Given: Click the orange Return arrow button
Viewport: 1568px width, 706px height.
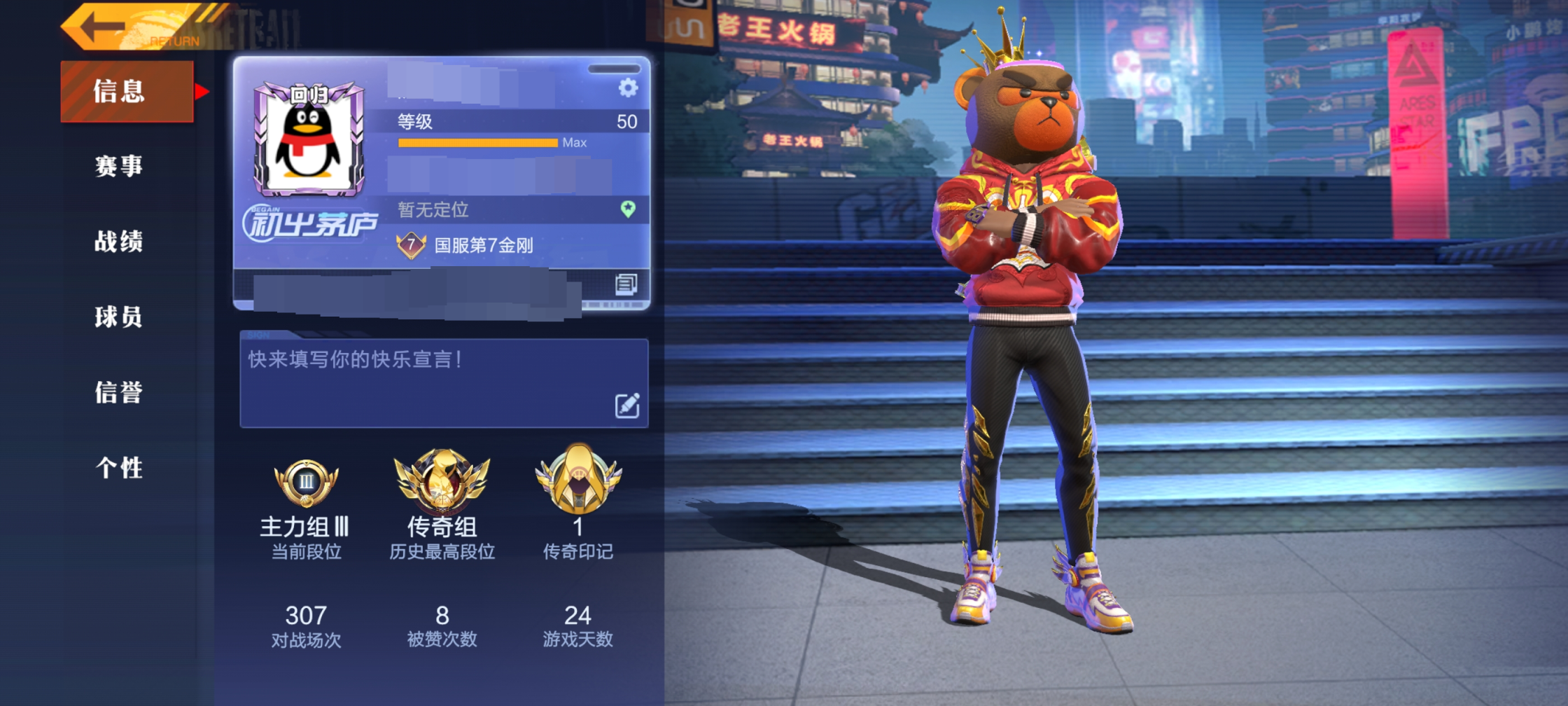Looking at the screenshot, I should tap(133, 28).
